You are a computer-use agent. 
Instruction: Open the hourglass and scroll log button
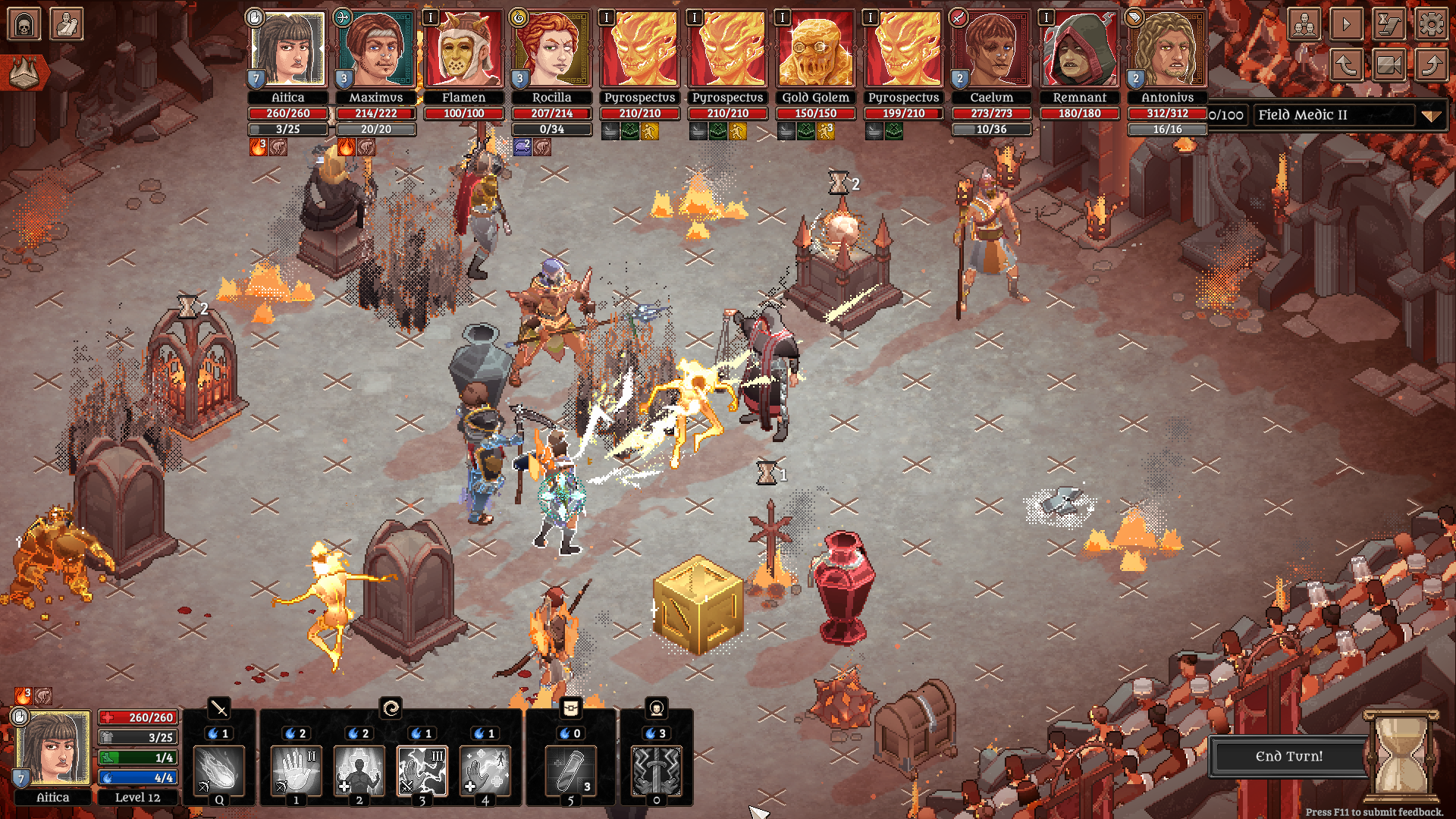pos(1389,24)
